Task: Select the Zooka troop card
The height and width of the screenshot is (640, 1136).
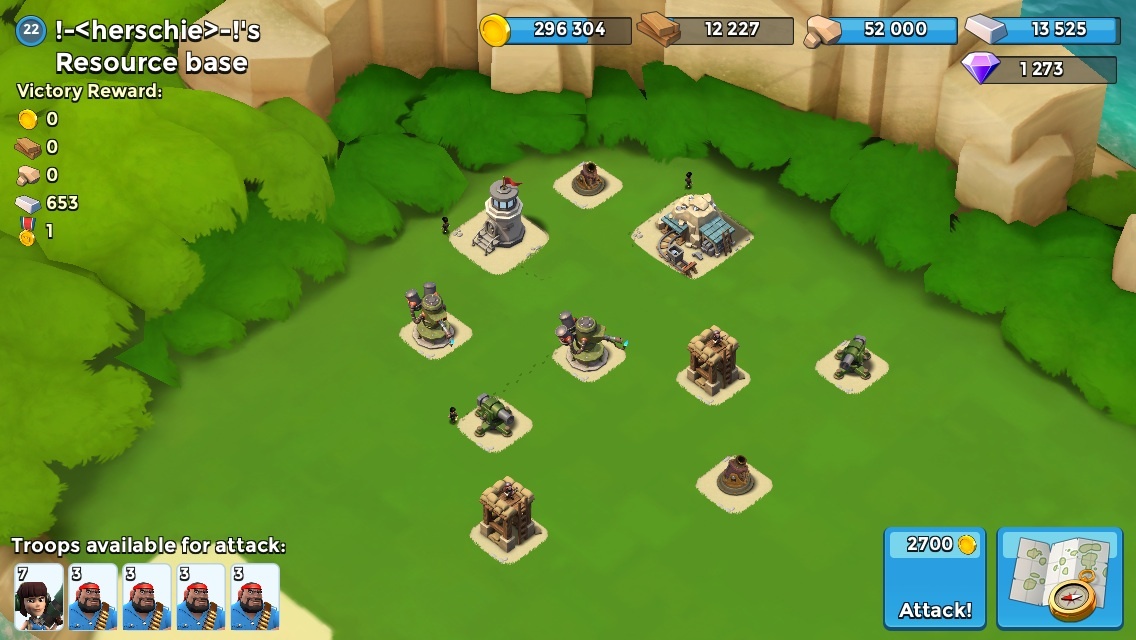Action: [39, 597]
